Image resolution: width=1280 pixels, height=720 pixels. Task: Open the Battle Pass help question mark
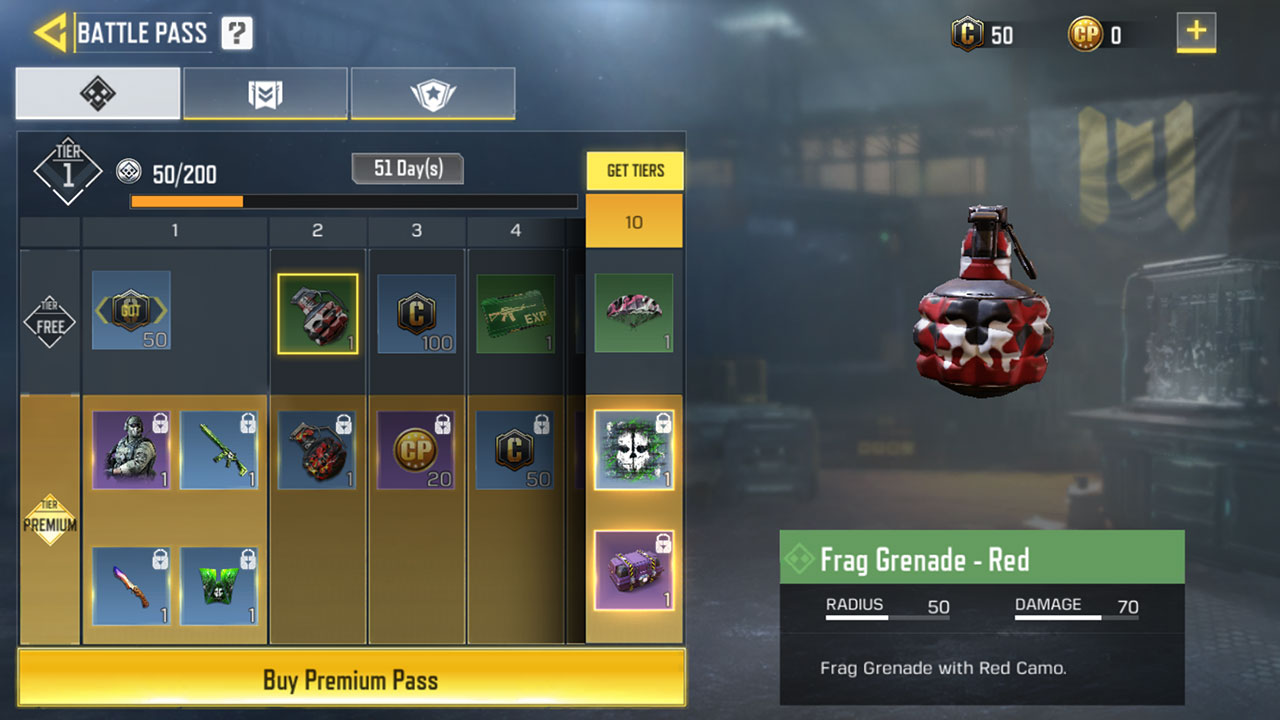click(237, 33)
